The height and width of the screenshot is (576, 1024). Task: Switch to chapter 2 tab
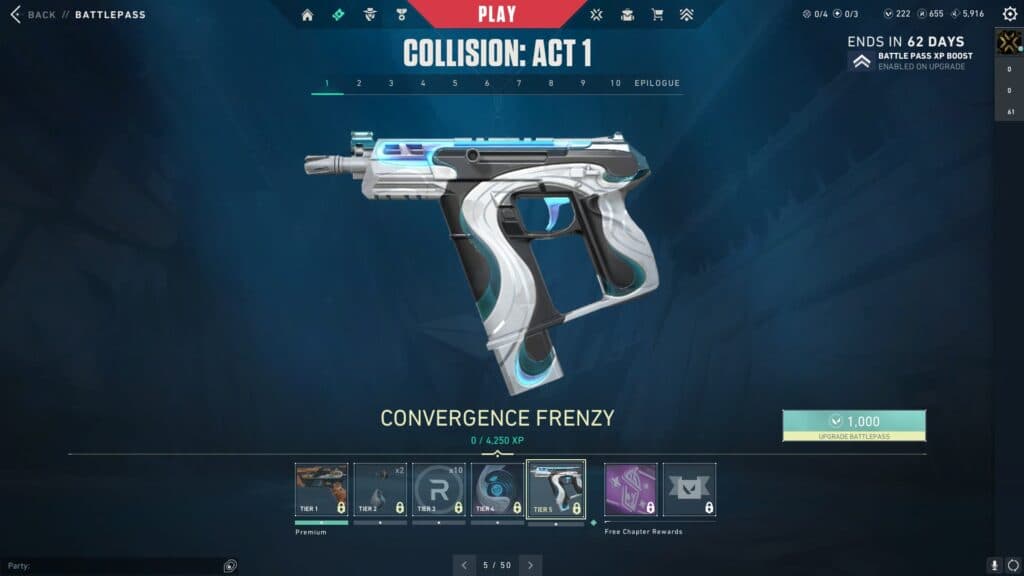359,83
